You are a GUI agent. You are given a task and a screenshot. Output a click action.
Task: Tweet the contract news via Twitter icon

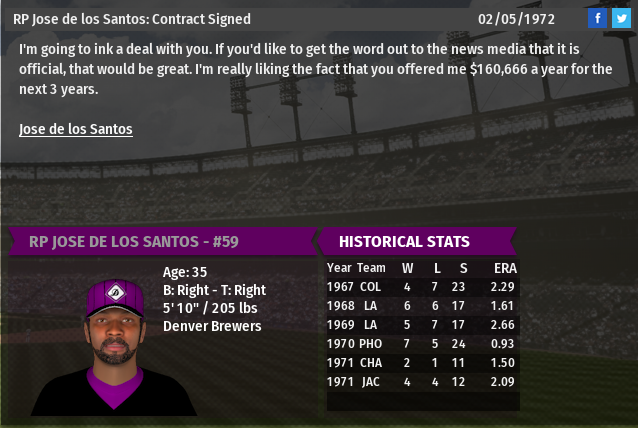(620, 18)
